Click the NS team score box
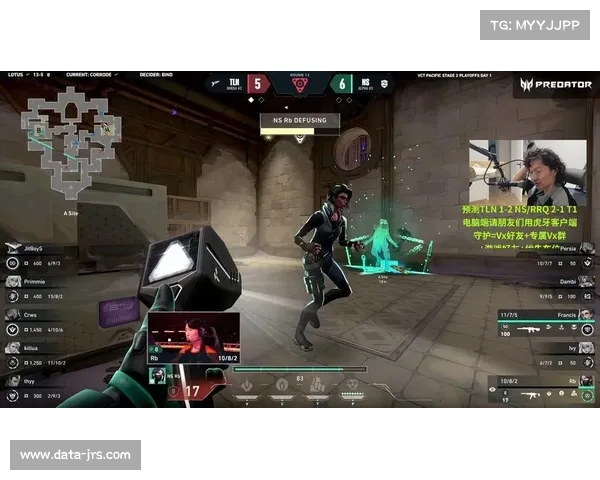This screenshot has width=600, height=480. pos(341,84)
